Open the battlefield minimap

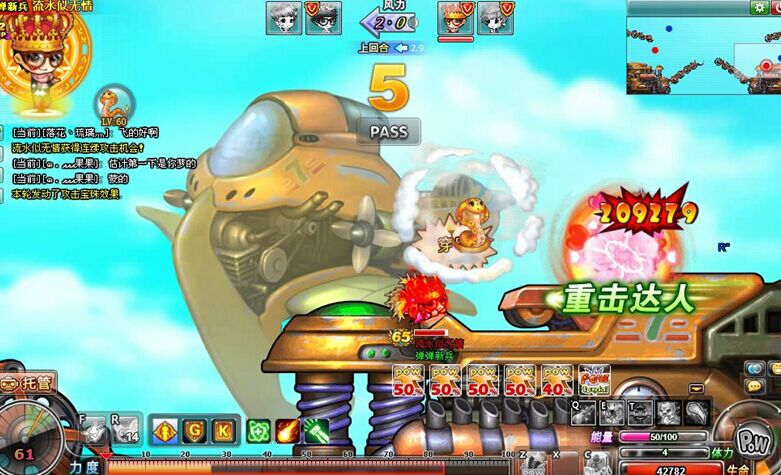(x=703, y=55)
